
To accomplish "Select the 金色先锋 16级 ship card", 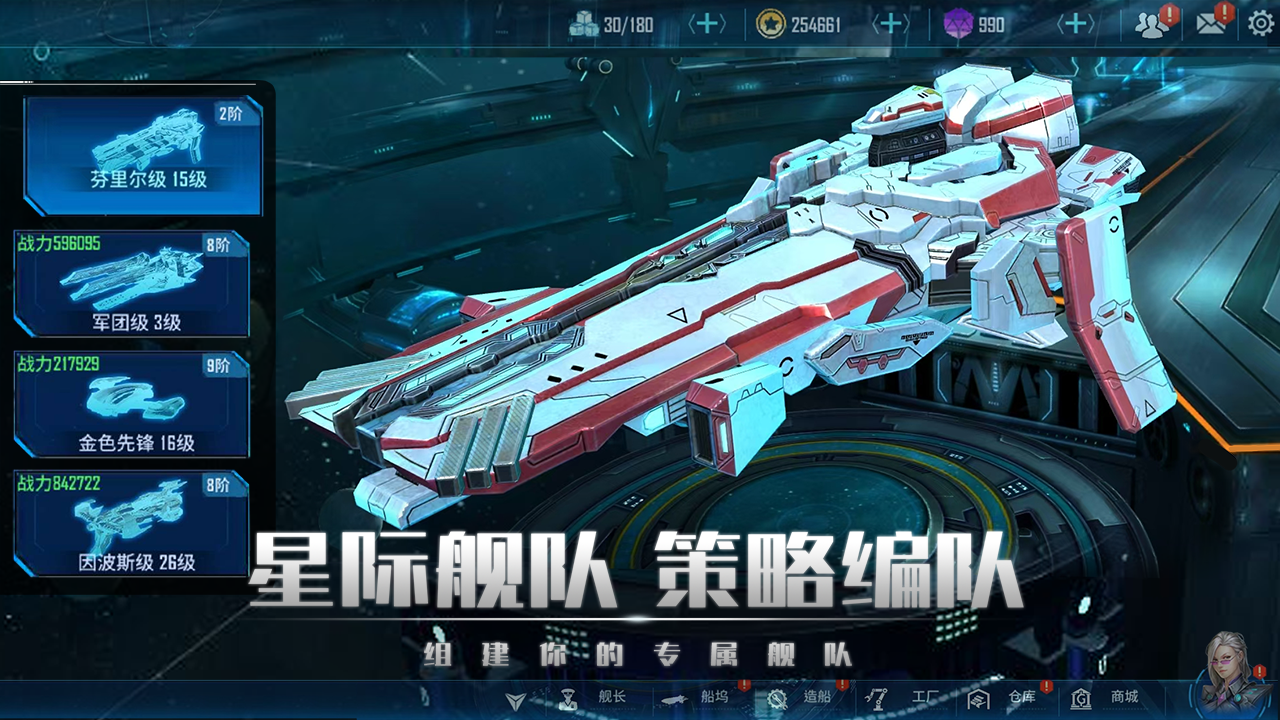I will point(130,402).
